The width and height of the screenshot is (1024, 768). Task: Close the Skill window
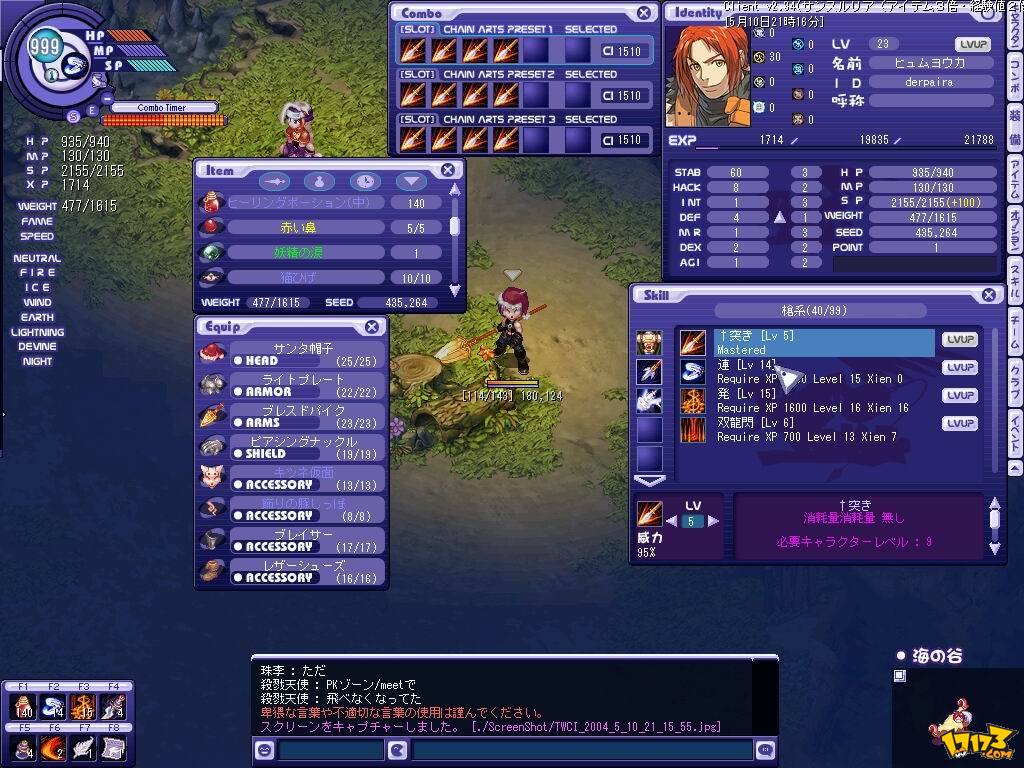989,295
